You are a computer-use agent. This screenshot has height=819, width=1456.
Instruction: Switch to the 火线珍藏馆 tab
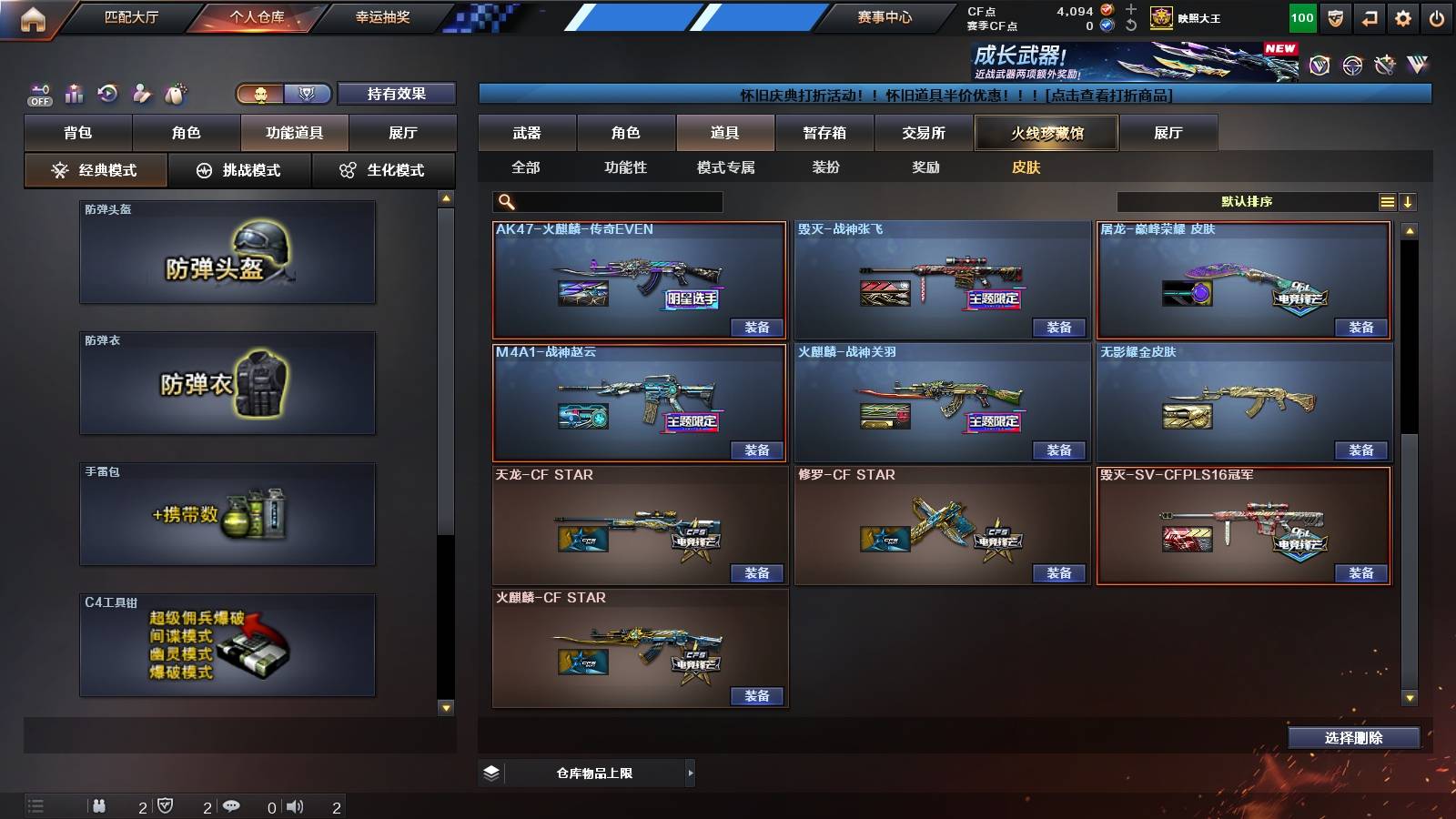pos(1045,132)
